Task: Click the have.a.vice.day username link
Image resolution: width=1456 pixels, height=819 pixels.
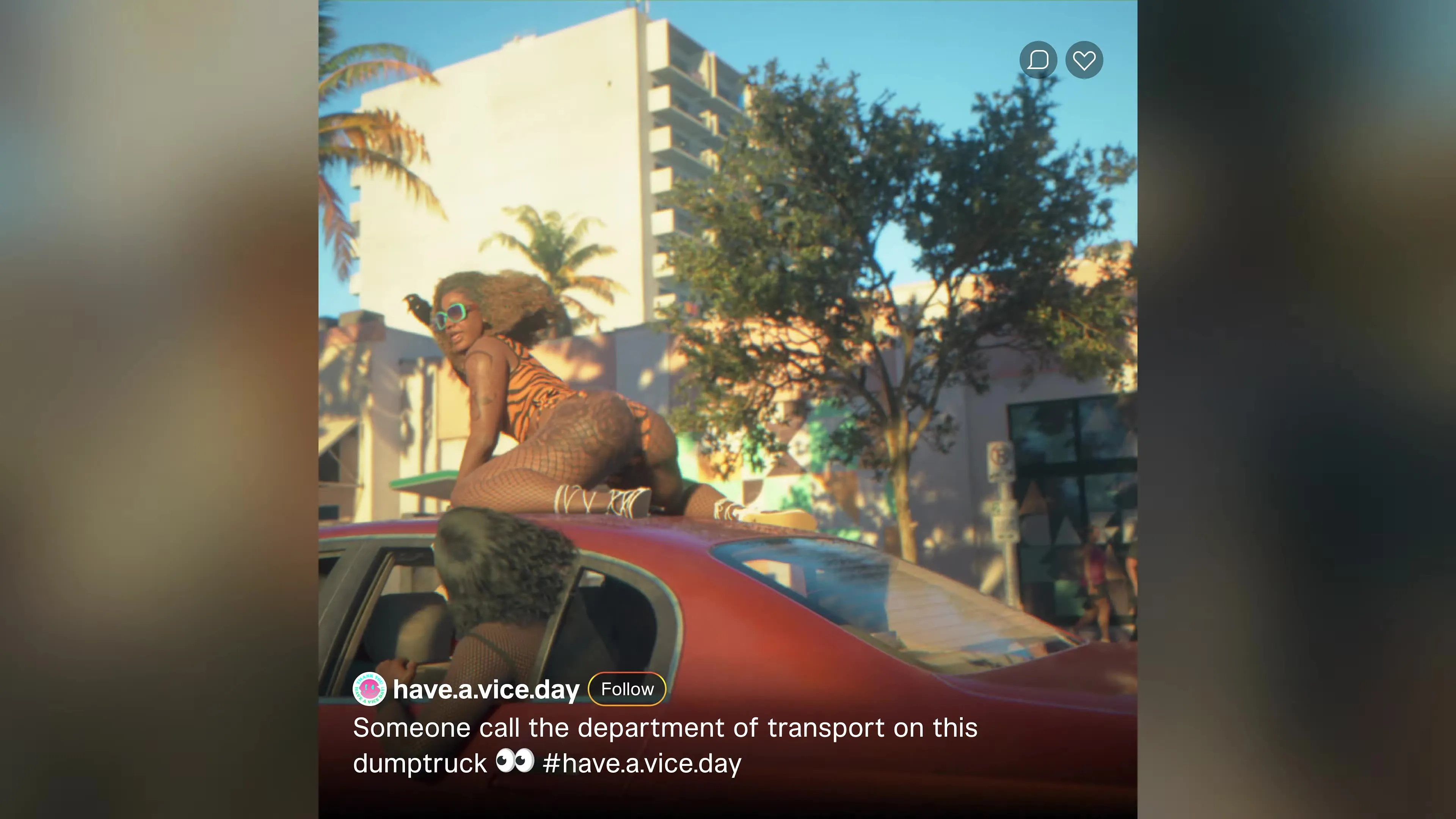Action: 485,689
